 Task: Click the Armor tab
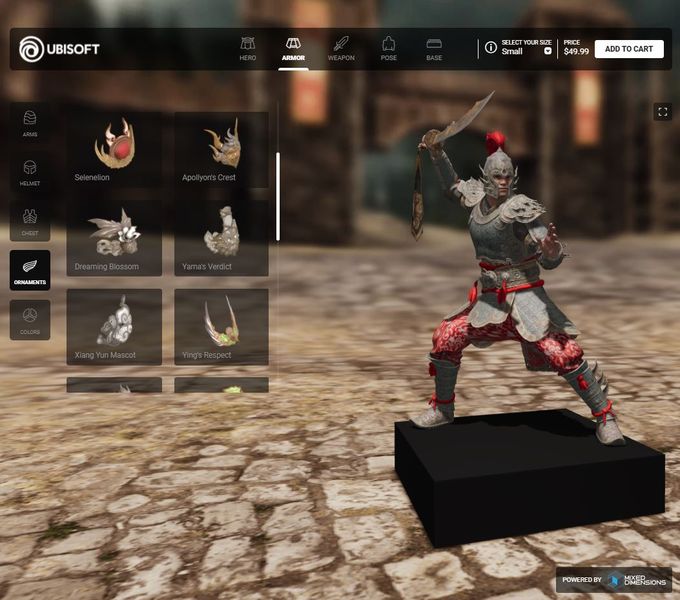point(293,49)
